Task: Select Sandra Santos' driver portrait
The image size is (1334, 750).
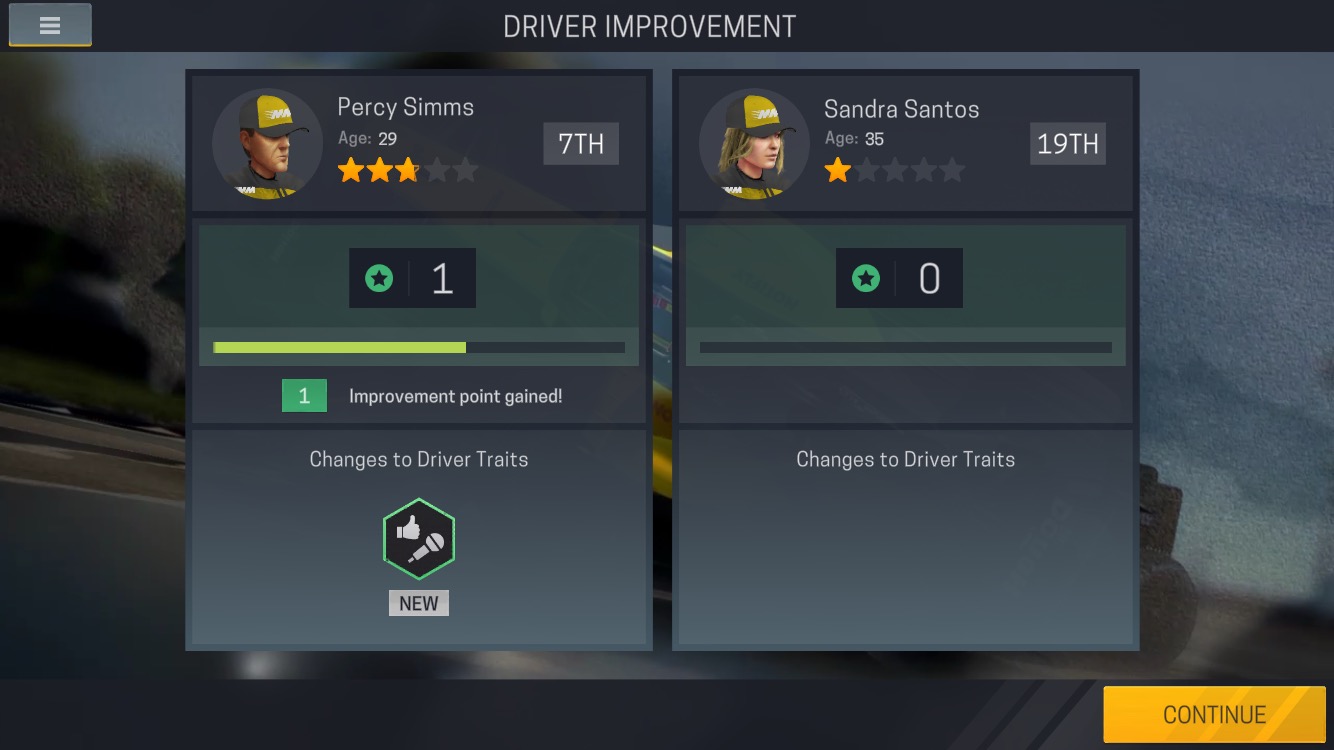Action: (754, 144)
